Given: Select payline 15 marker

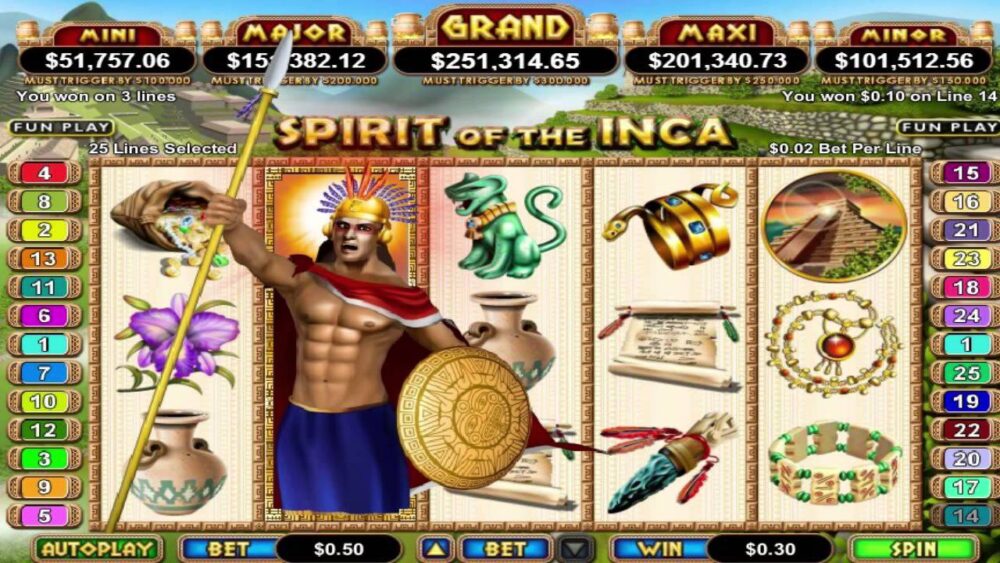Looking at the screenshot, I should pyautogui.click(x=965, y=173).
